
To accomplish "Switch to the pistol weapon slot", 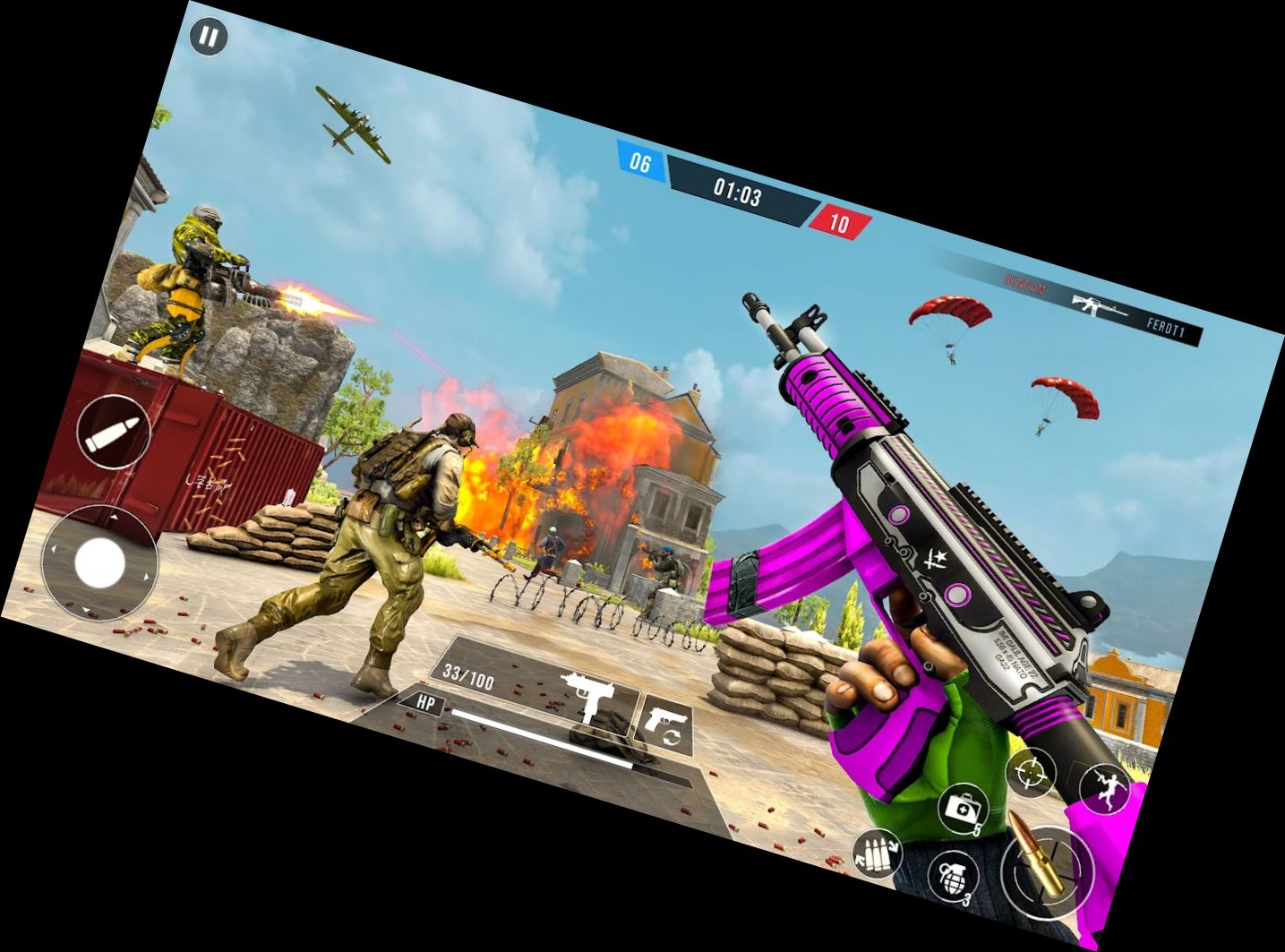I will [x=668, y=716].
